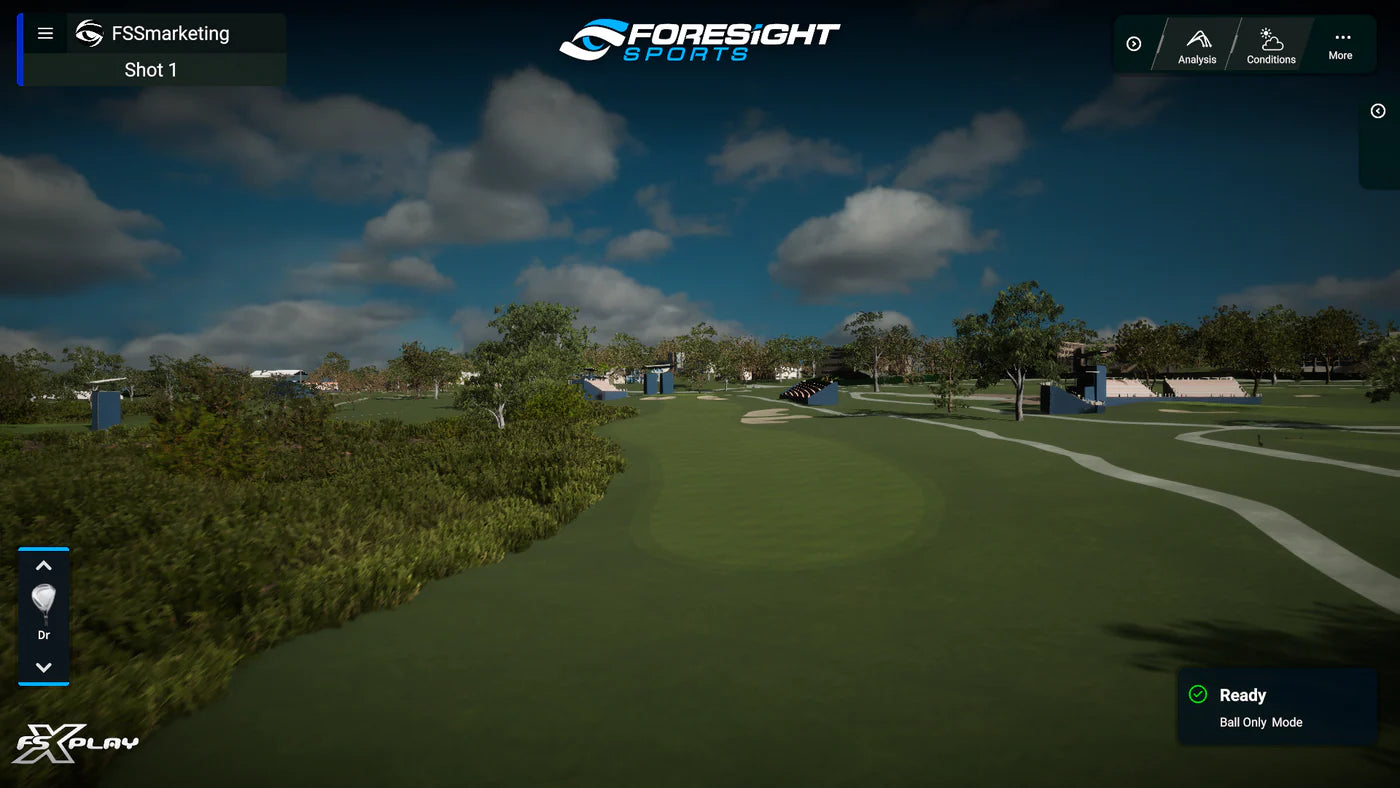Expand the hamburger menu
This screenshot has height=788, width=1400.
tap(44, 32)
